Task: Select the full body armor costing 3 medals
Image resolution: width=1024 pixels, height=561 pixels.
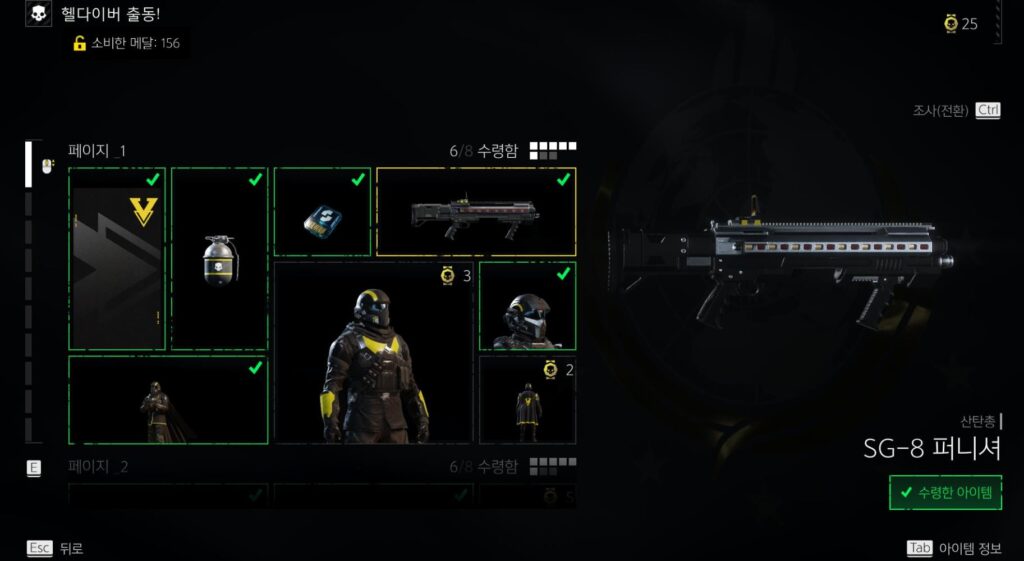Action: point(374,353)
